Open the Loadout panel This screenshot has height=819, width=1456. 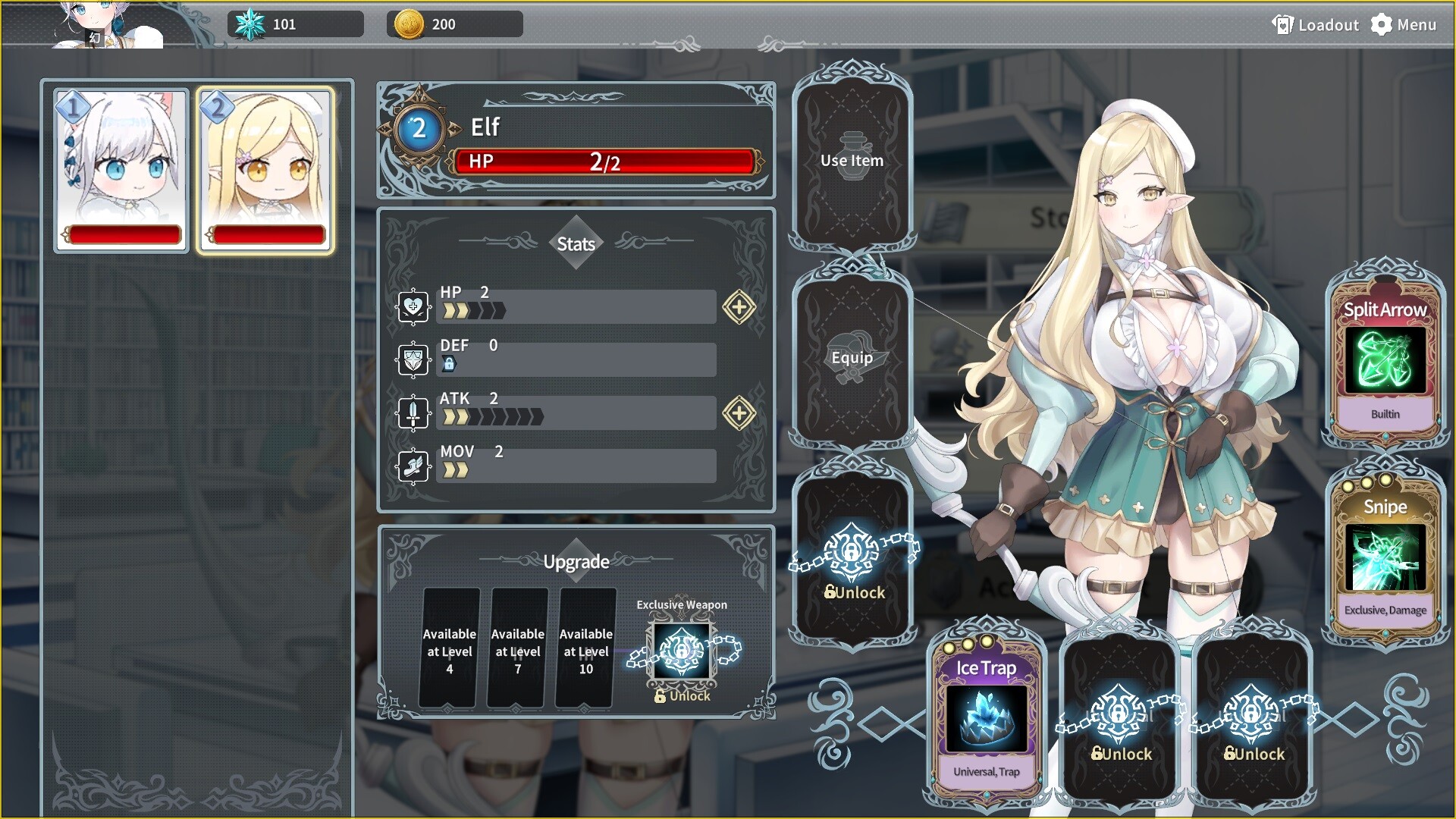(1315, 24)
